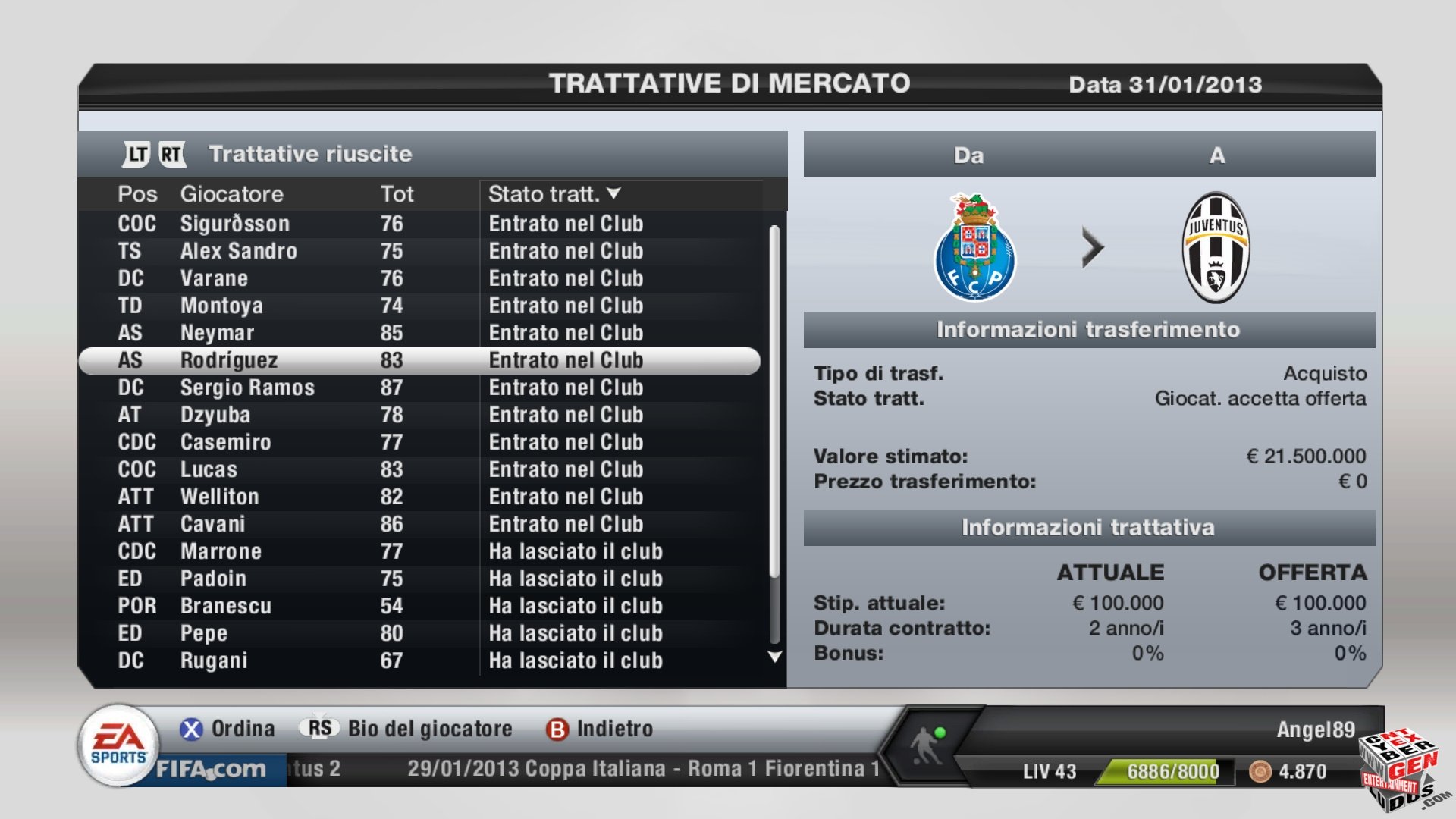Choose Cavani in the list
This screenshot has height=819, width=1456.
point(212,524)
